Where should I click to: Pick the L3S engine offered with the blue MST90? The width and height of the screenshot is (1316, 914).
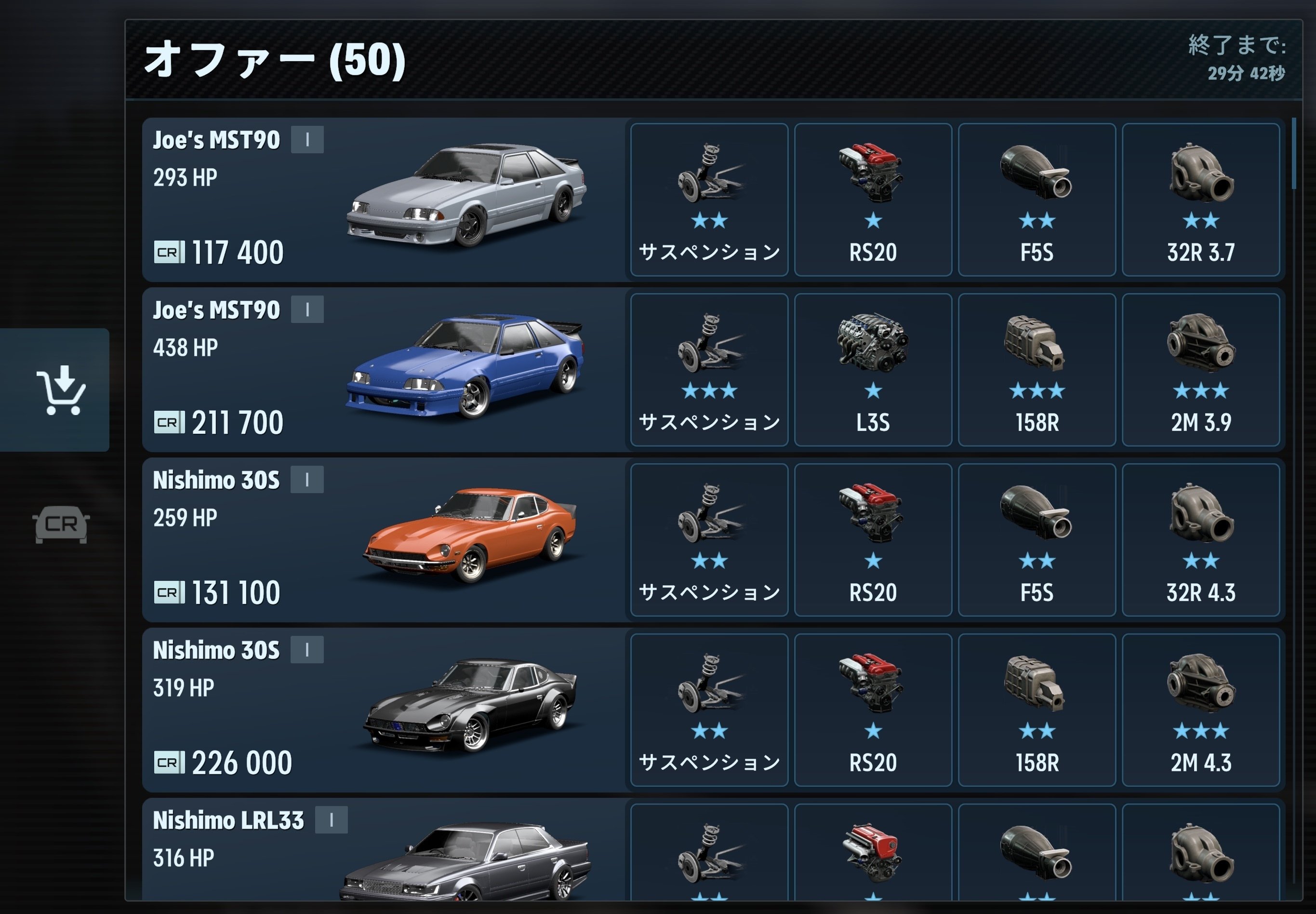(x=873, y=369)
